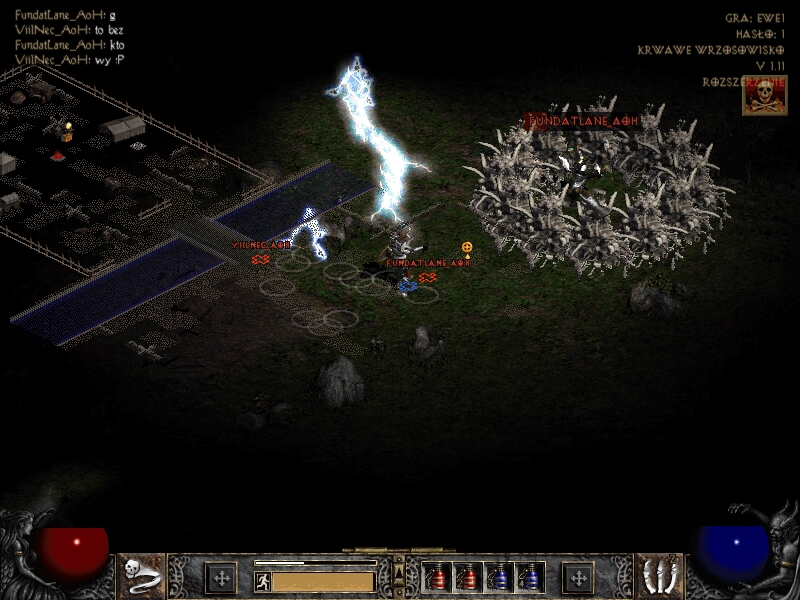The width and height of the screenshot is (800, 600).
Task: Use the leftmost red healing potion in belt
Action: [437, 577]
